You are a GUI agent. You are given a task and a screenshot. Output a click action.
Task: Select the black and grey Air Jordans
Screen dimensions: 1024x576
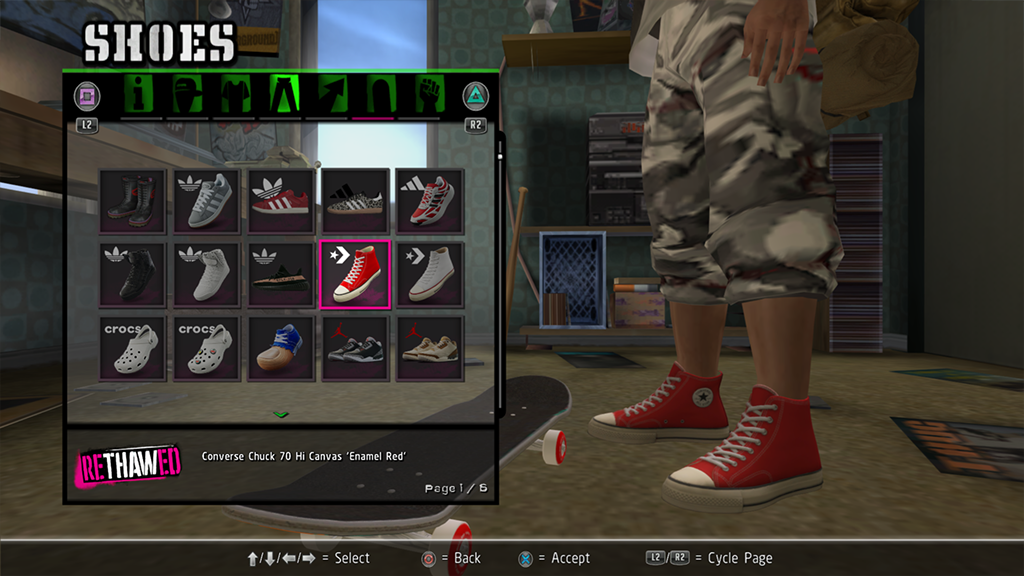tap(355, 348)
